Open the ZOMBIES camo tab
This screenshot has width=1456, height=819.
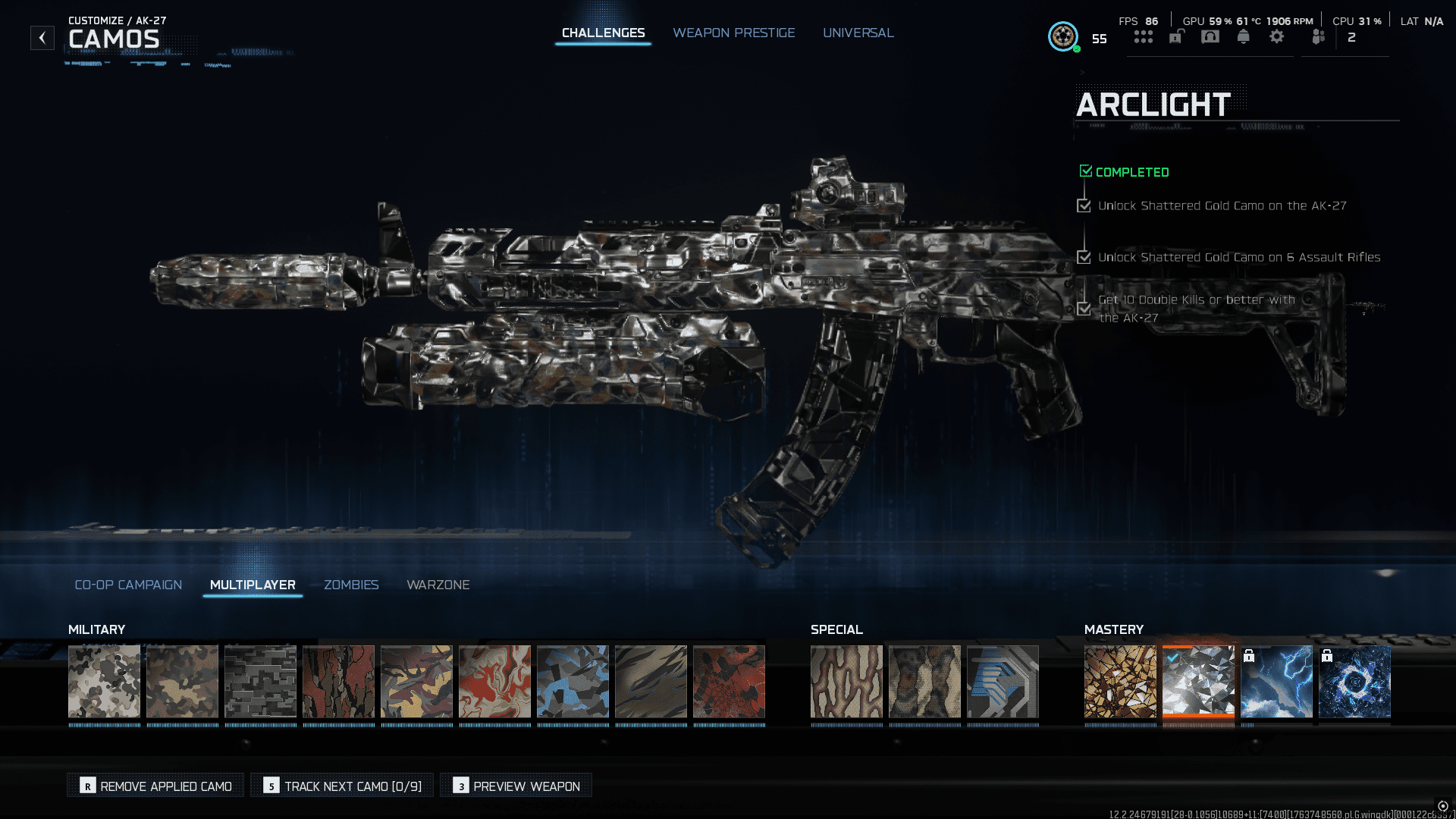(x=351, y=585)
